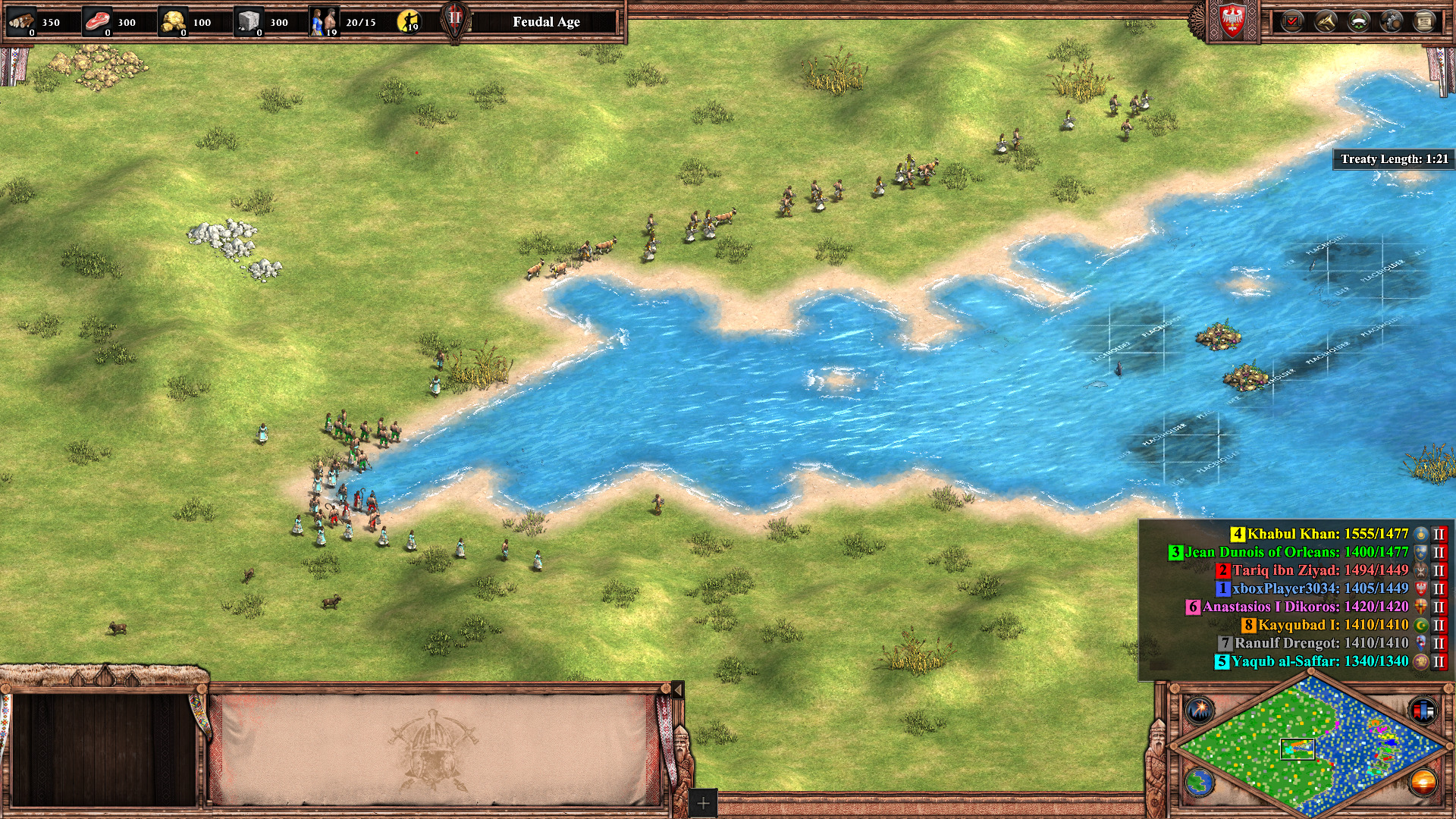Click the idle villager button
Screen dimensions: 1456x819
(x=409, y=21)
